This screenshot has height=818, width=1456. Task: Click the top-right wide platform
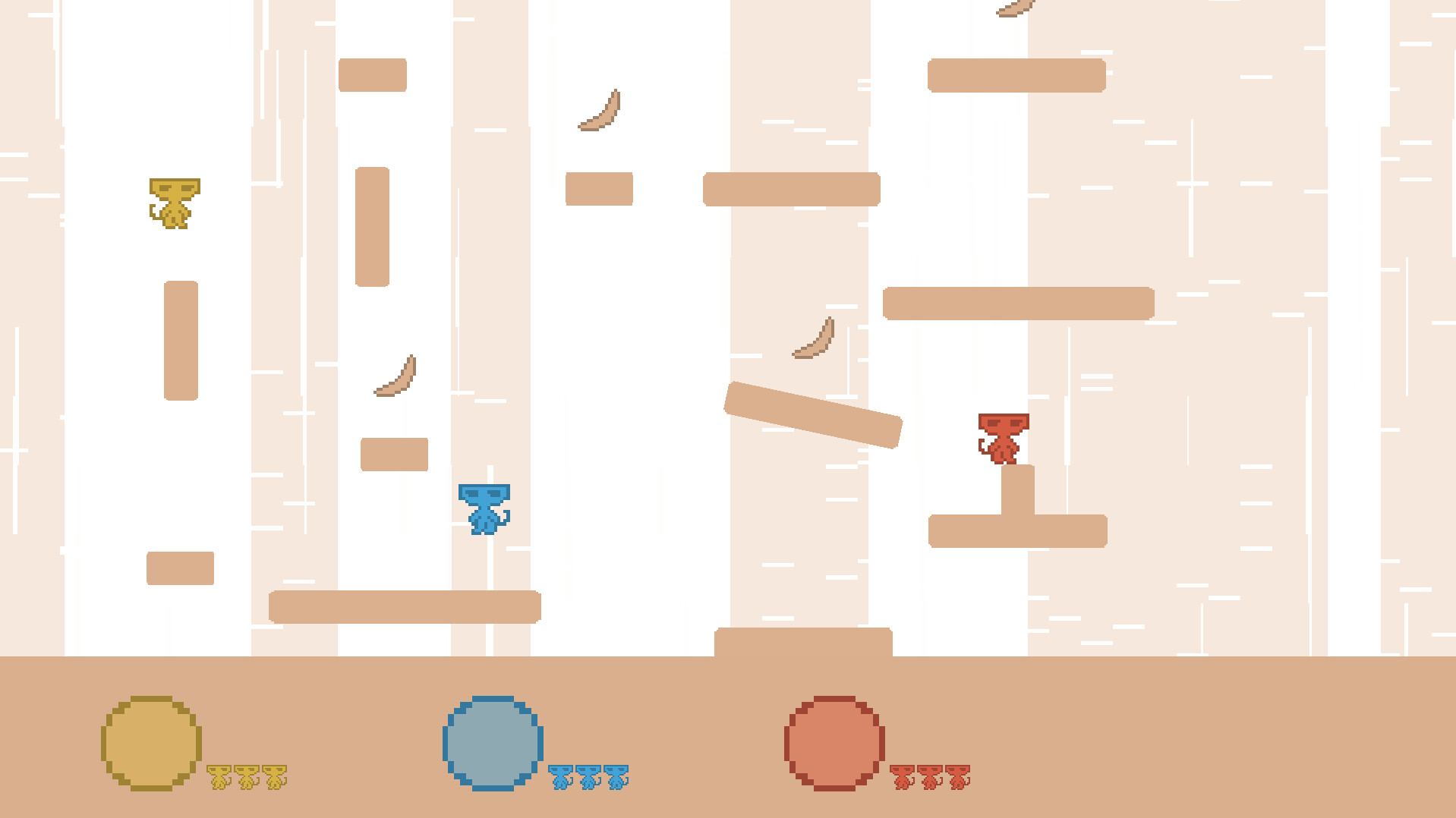[1016, 75]
